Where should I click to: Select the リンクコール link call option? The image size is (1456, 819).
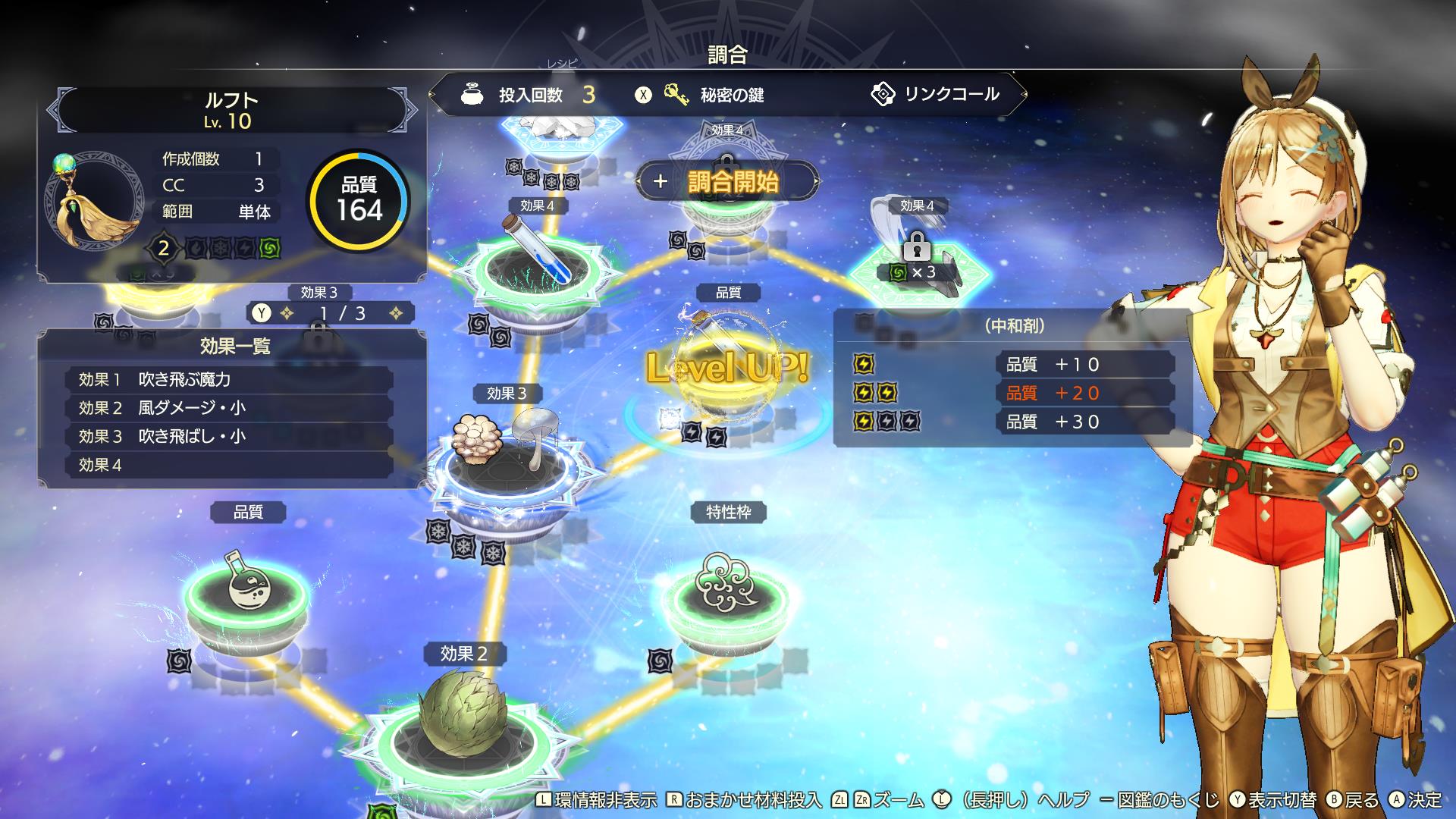[940, 95]
